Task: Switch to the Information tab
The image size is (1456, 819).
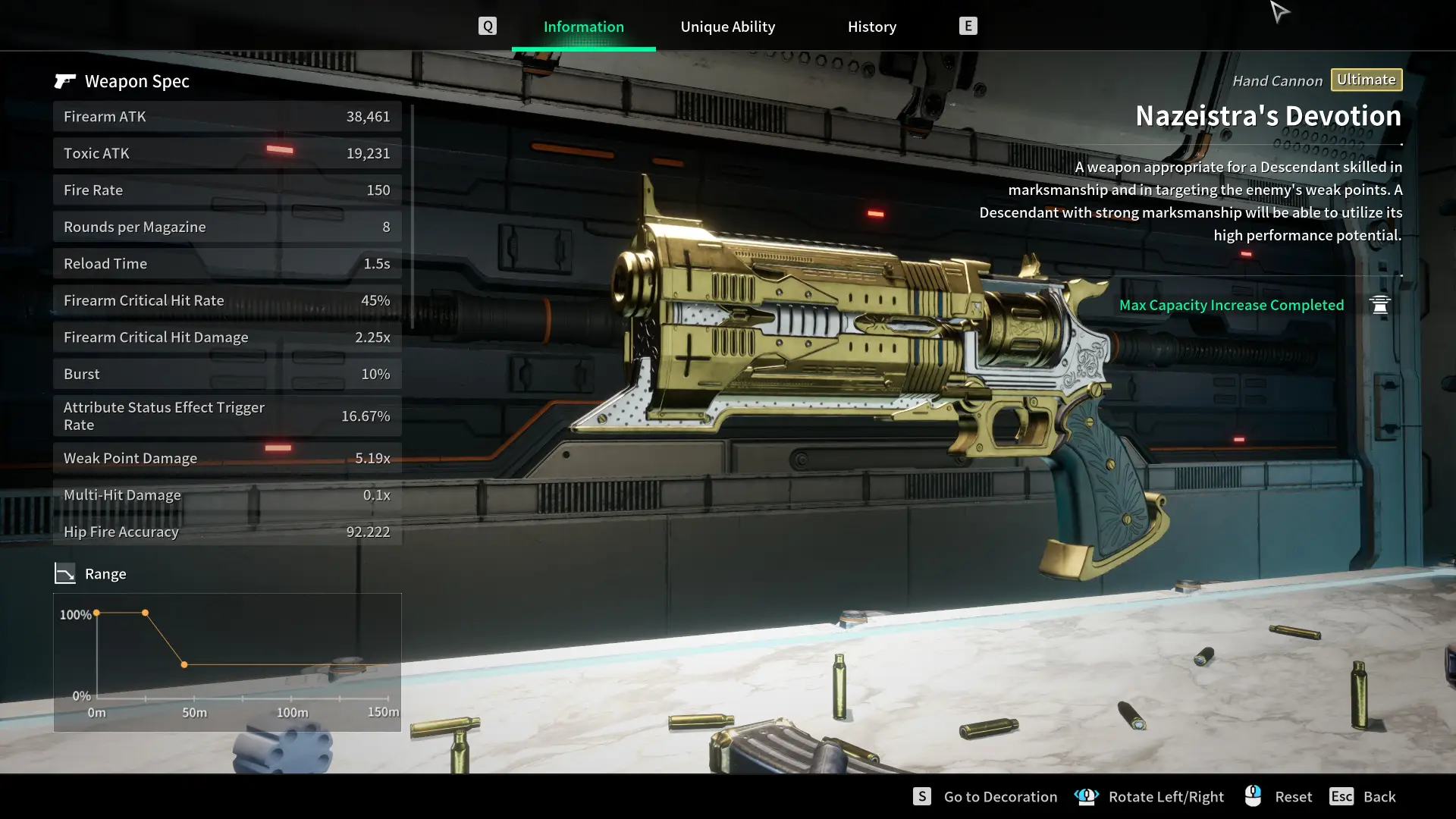Action: tap(583, 27)
